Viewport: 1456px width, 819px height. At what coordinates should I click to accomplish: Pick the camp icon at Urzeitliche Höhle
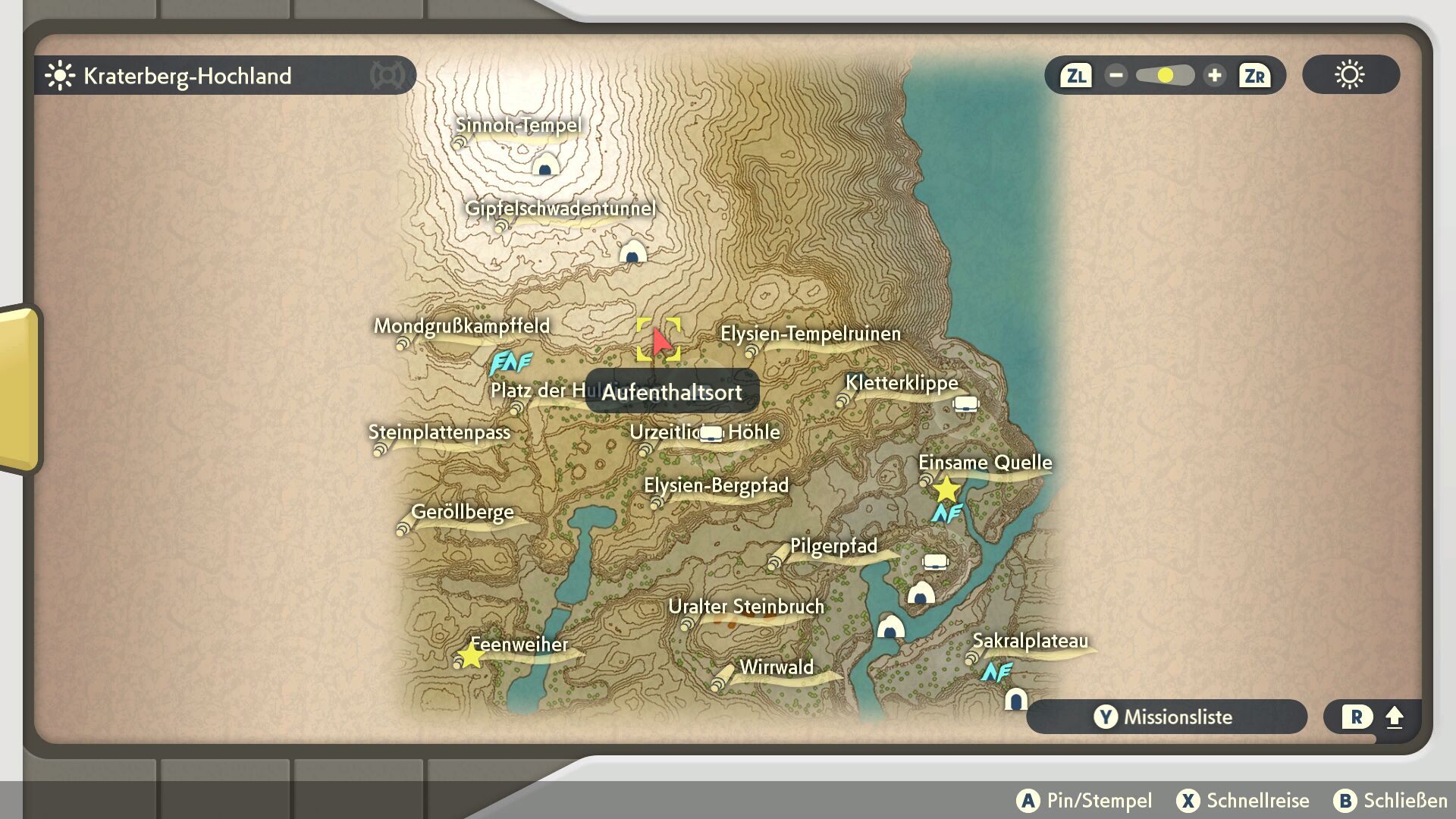[711, 433]
